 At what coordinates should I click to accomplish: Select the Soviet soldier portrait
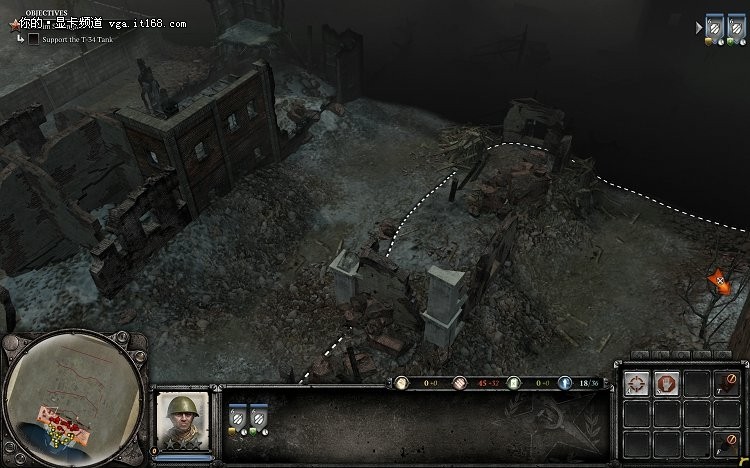click(x=181, y=421)
